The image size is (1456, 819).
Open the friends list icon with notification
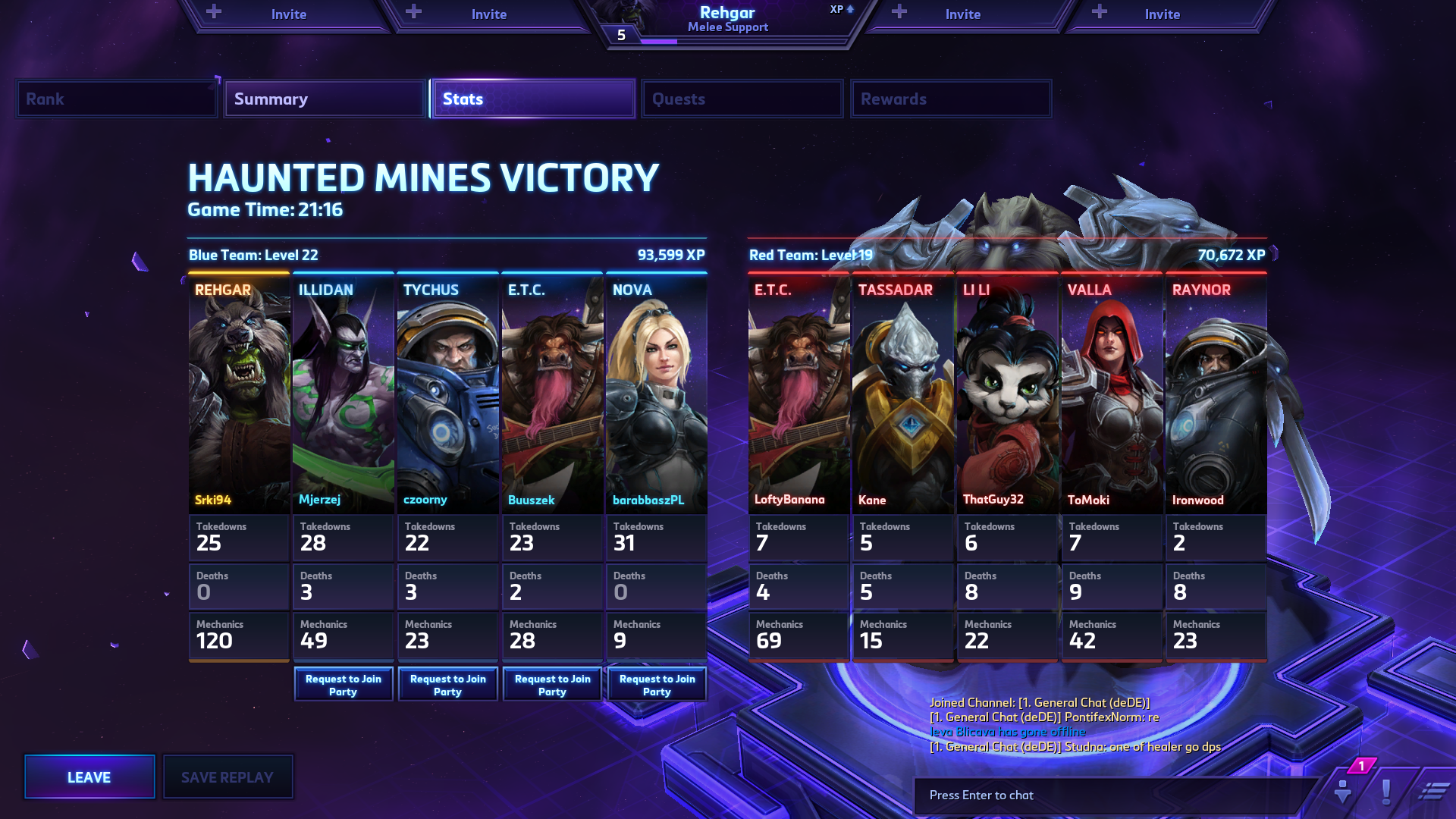point(1343,791)
